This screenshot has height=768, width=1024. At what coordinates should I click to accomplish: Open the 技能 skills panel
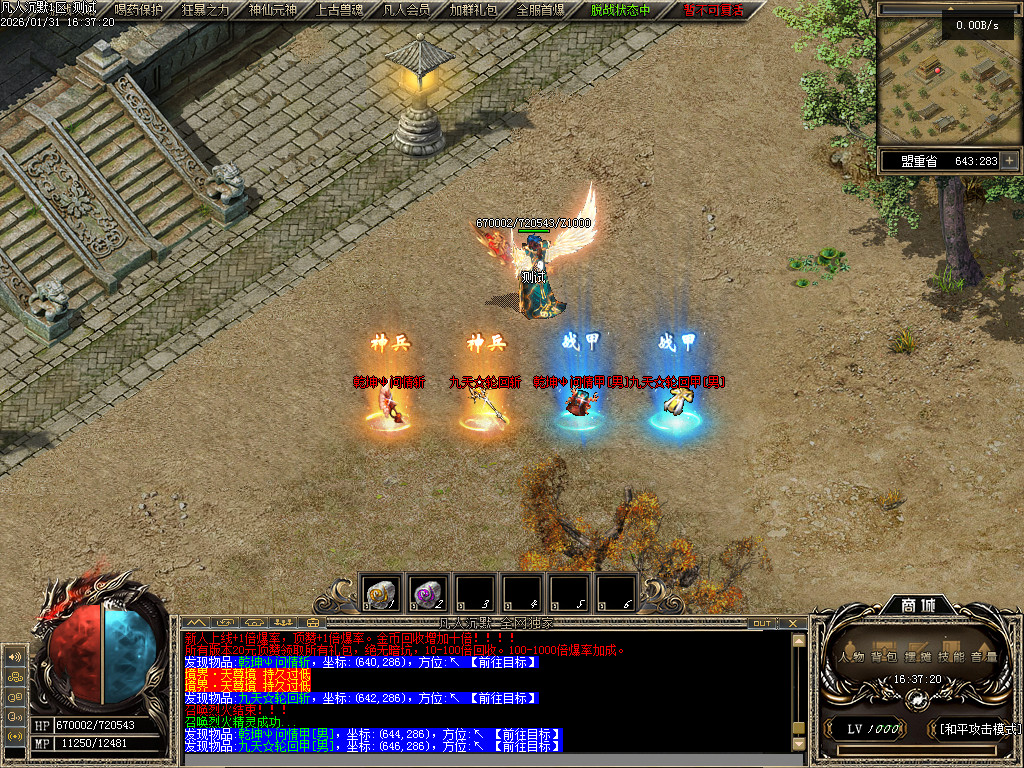tap(951, 657)
